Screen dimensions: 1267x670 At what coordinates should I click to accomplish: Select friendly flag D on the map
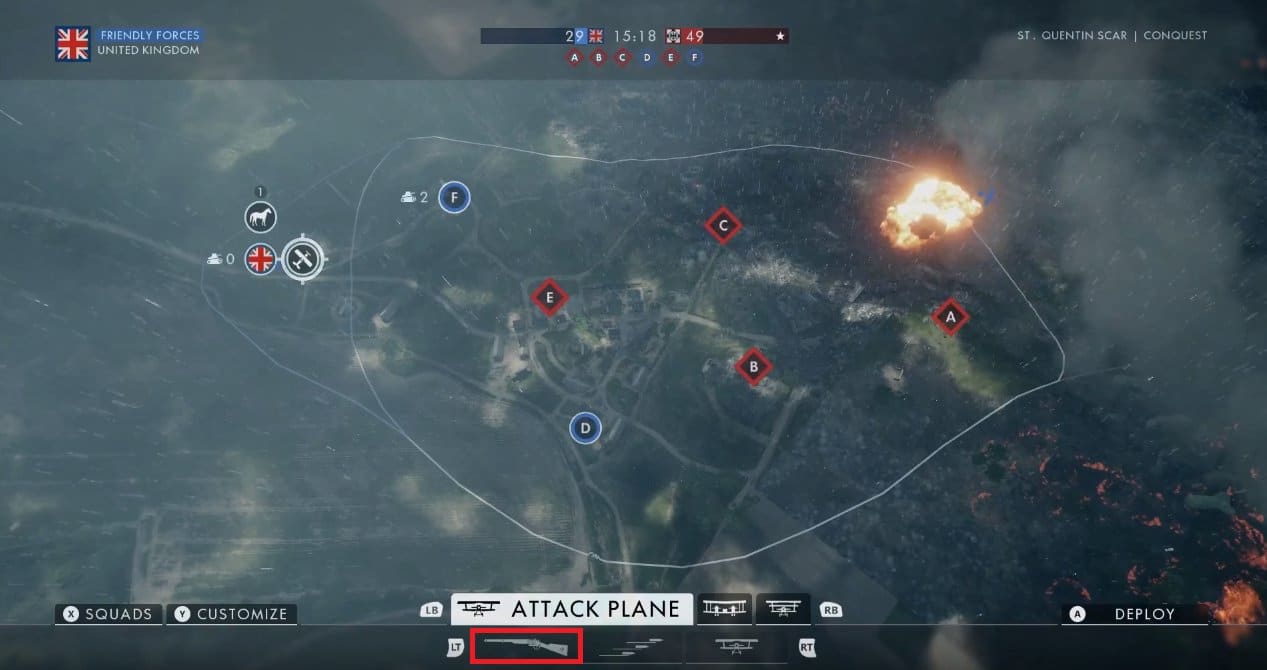pos(585,429)
